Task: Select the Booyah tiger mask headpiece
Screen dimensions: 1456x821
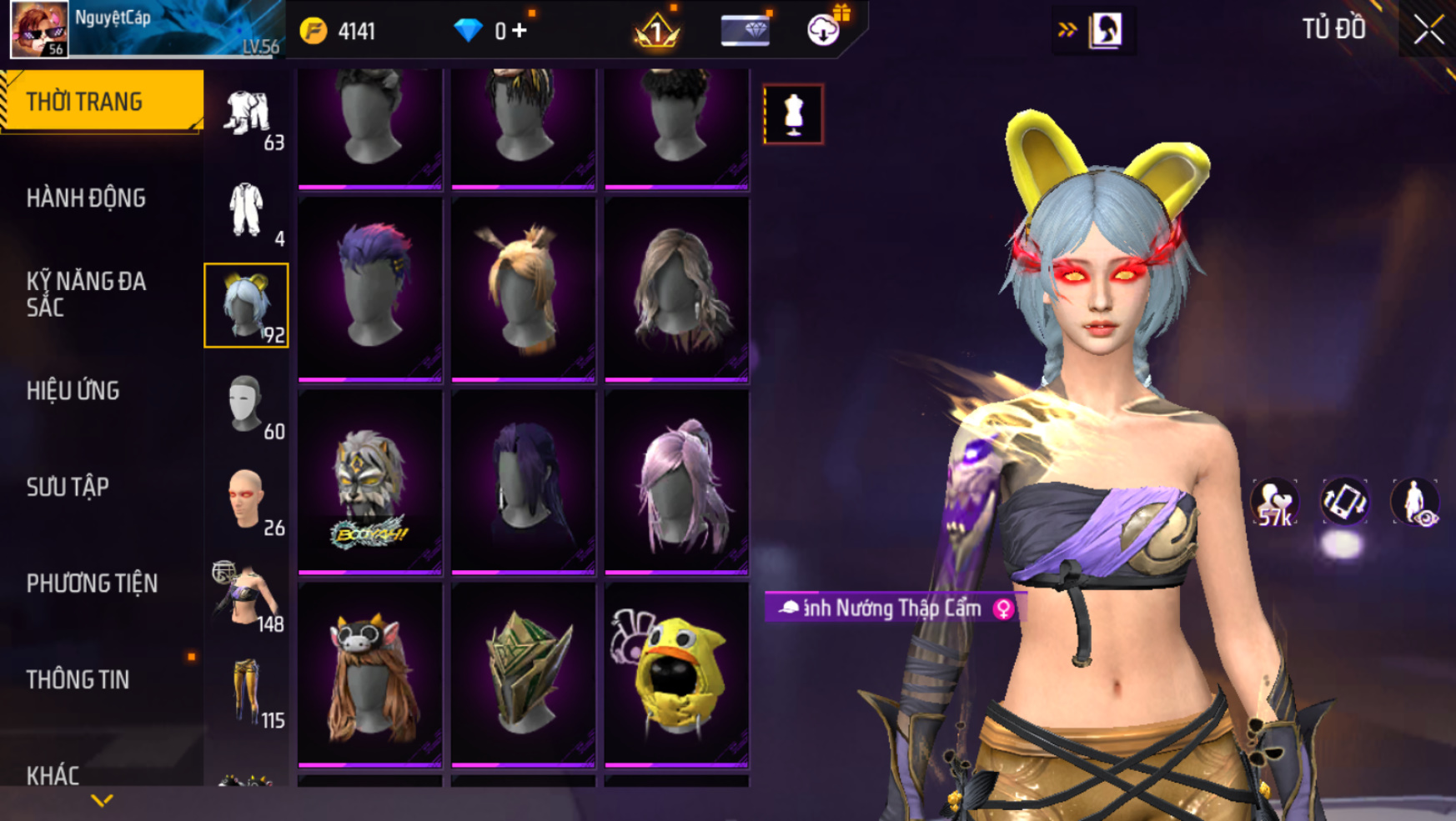Action: click(x=370, y=482)
